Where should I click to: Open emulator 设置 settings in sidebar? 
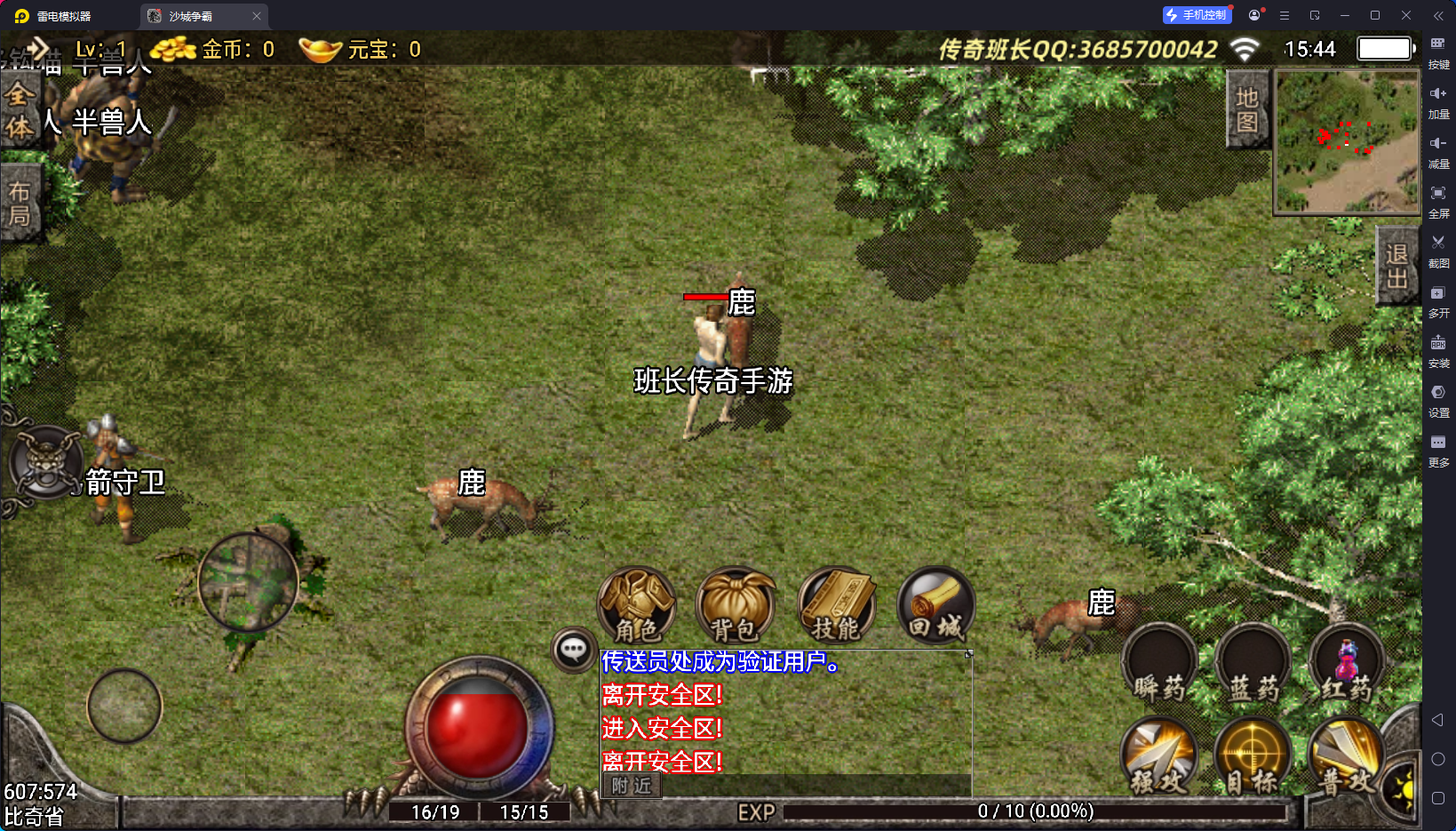click(x=1438, y=400)
